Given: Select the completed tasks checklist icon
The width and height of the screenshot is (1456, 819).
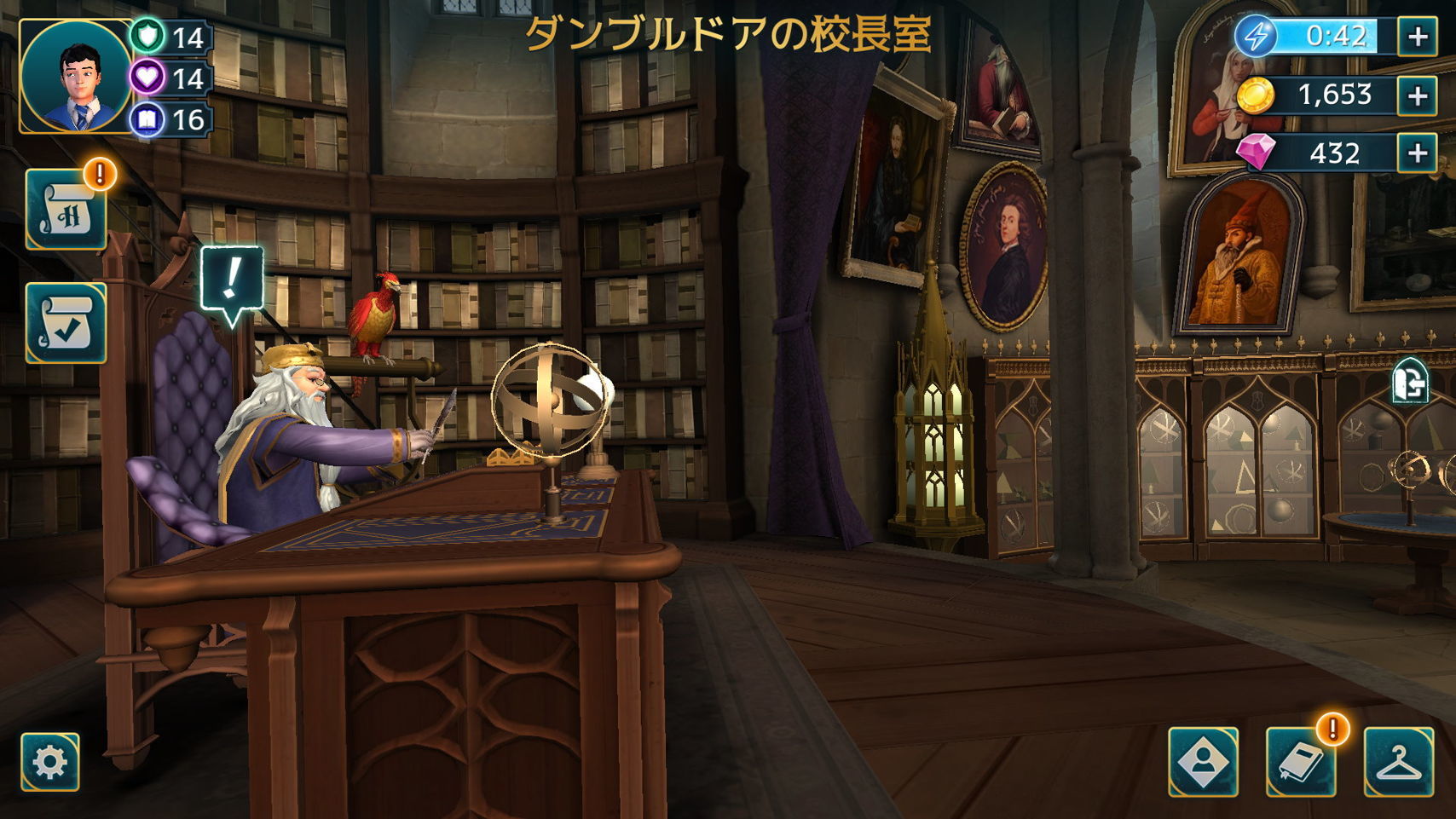Looking at the screenshot, I should pyautogui.click(x=66, y=324).
